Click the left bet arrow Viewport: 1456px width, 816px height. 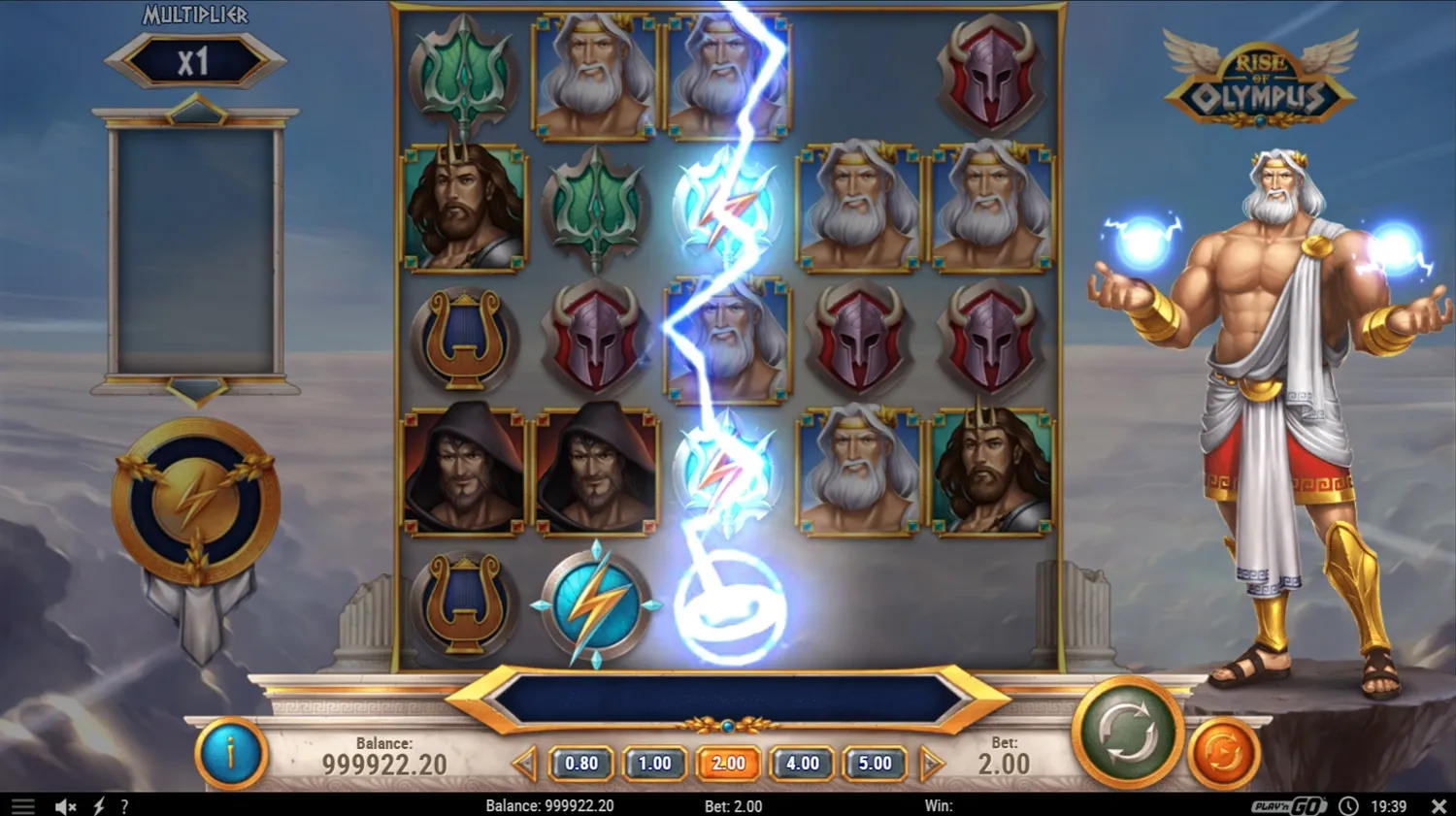525,764
